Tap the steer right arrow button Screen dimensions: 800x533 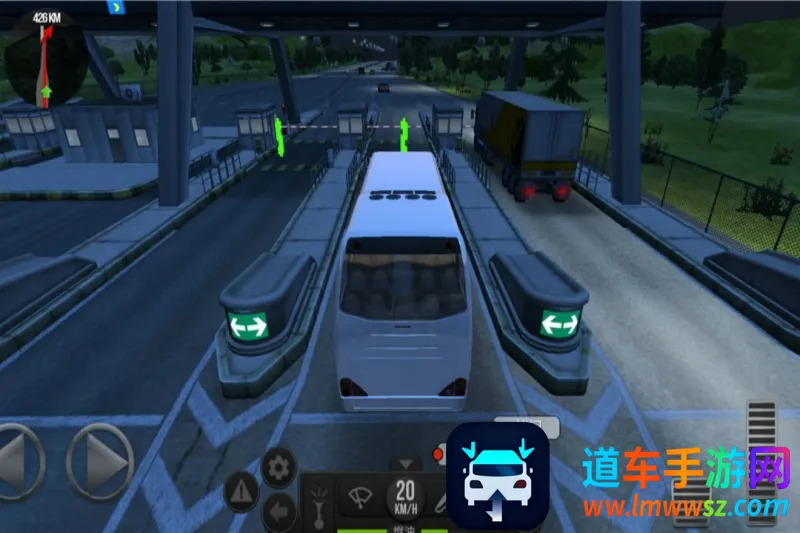[100, 461]
